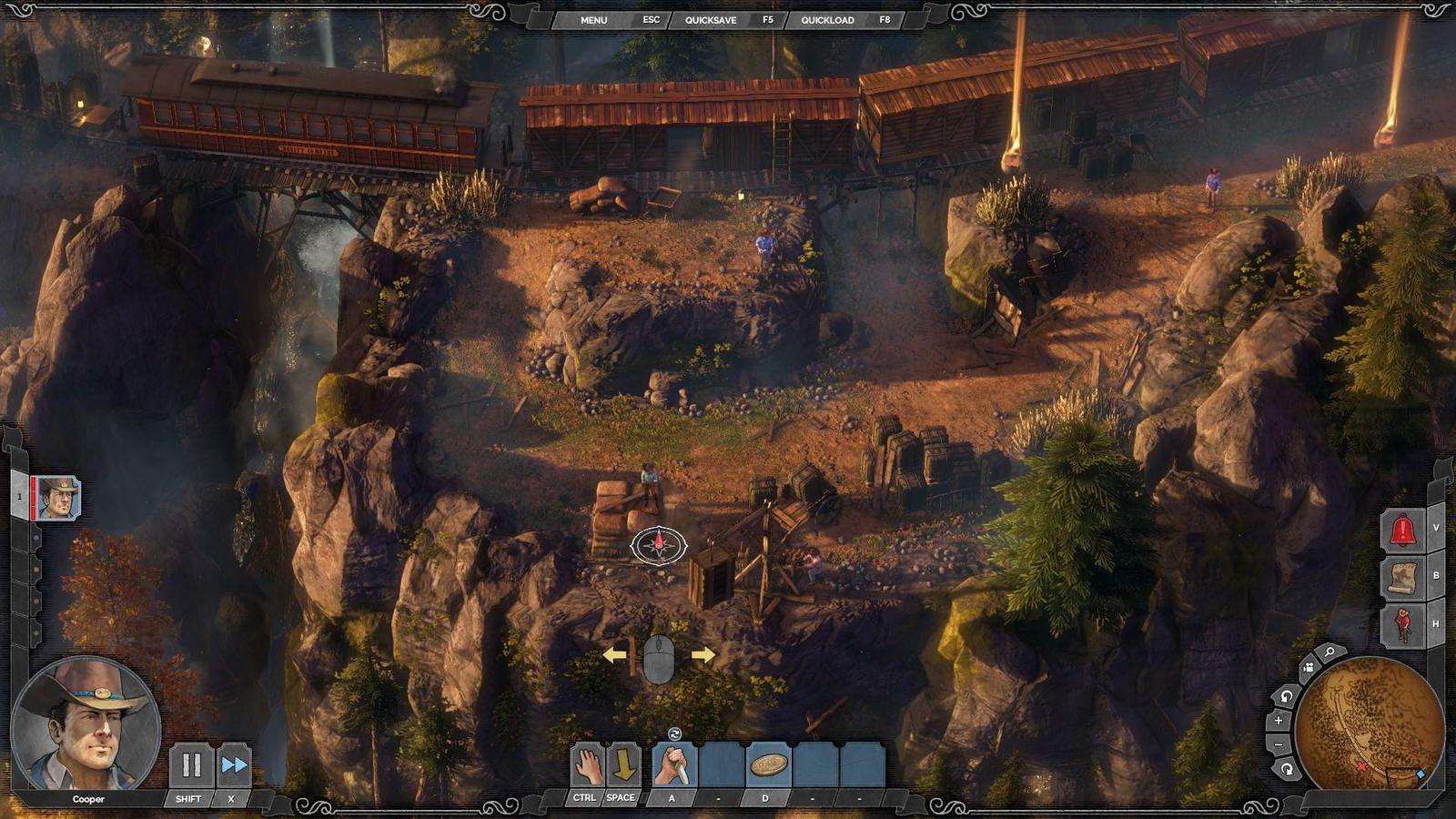Activate the pause (Showdown mode) button
Viewport: 1456px width, 819px height.
[191, 765]
